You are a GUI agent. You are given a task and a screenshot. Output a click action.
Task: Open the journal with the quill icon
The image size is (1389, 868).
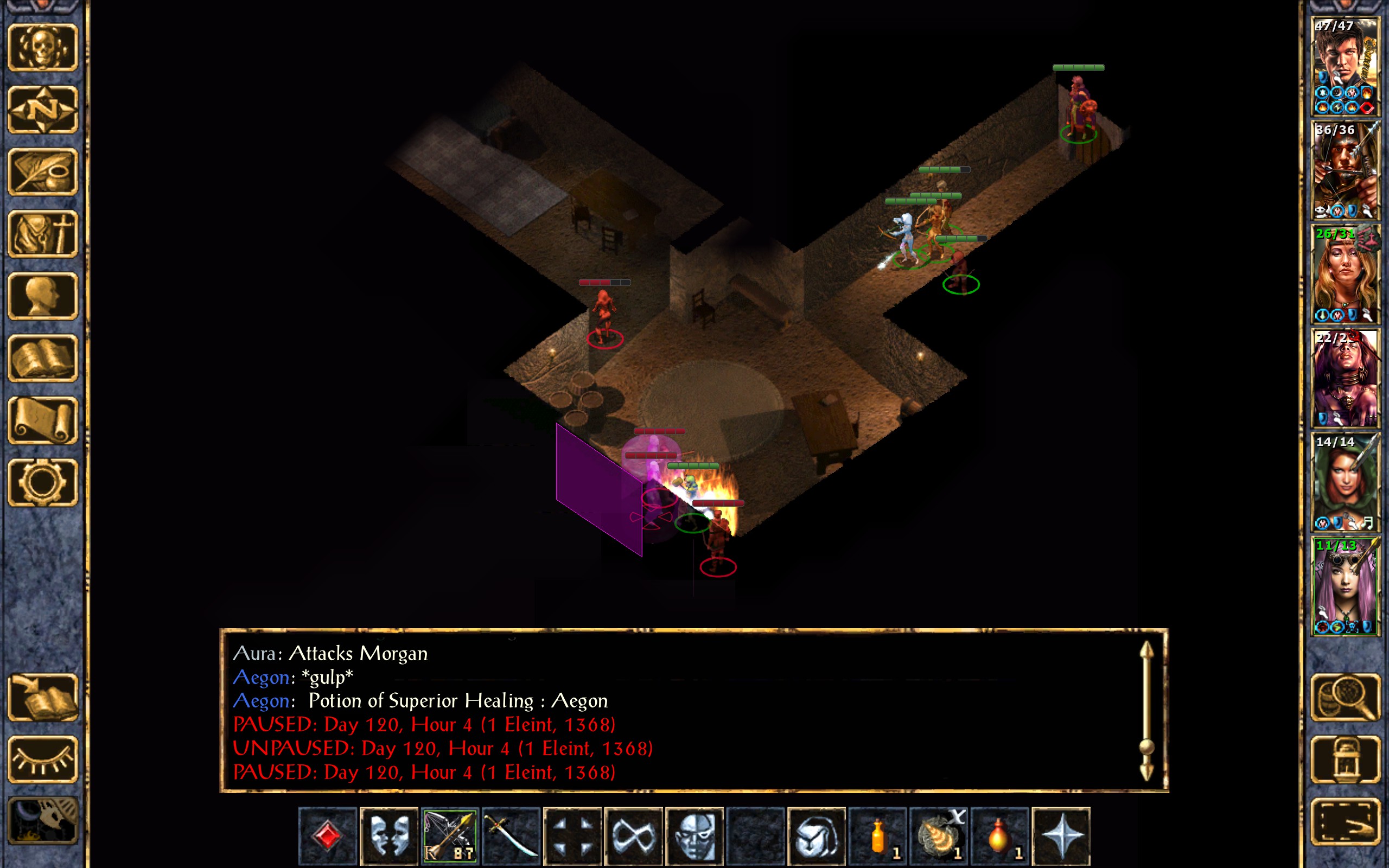42,171
